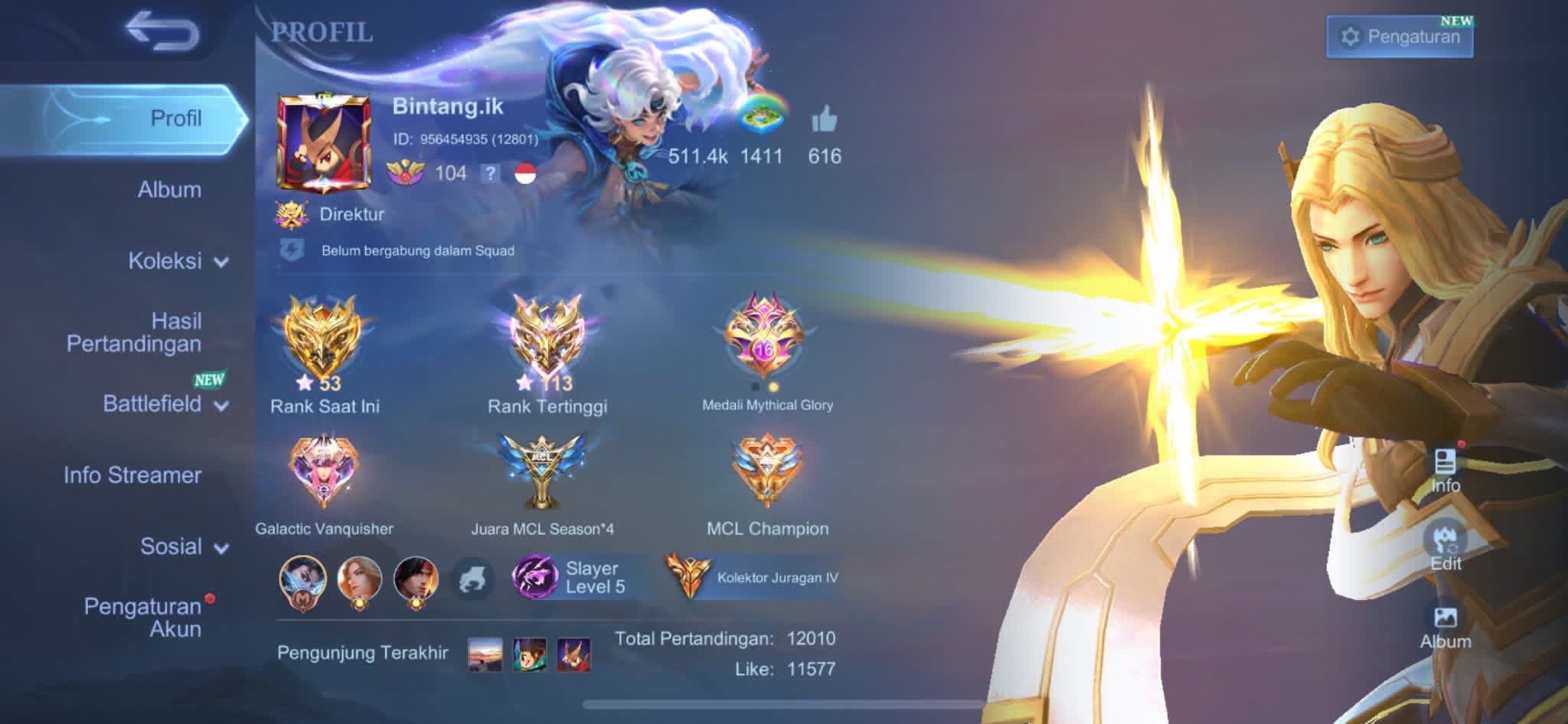Open Pengaturan Akun section
The width and height of the screenshot is (1568, 724).
[143, 618]
